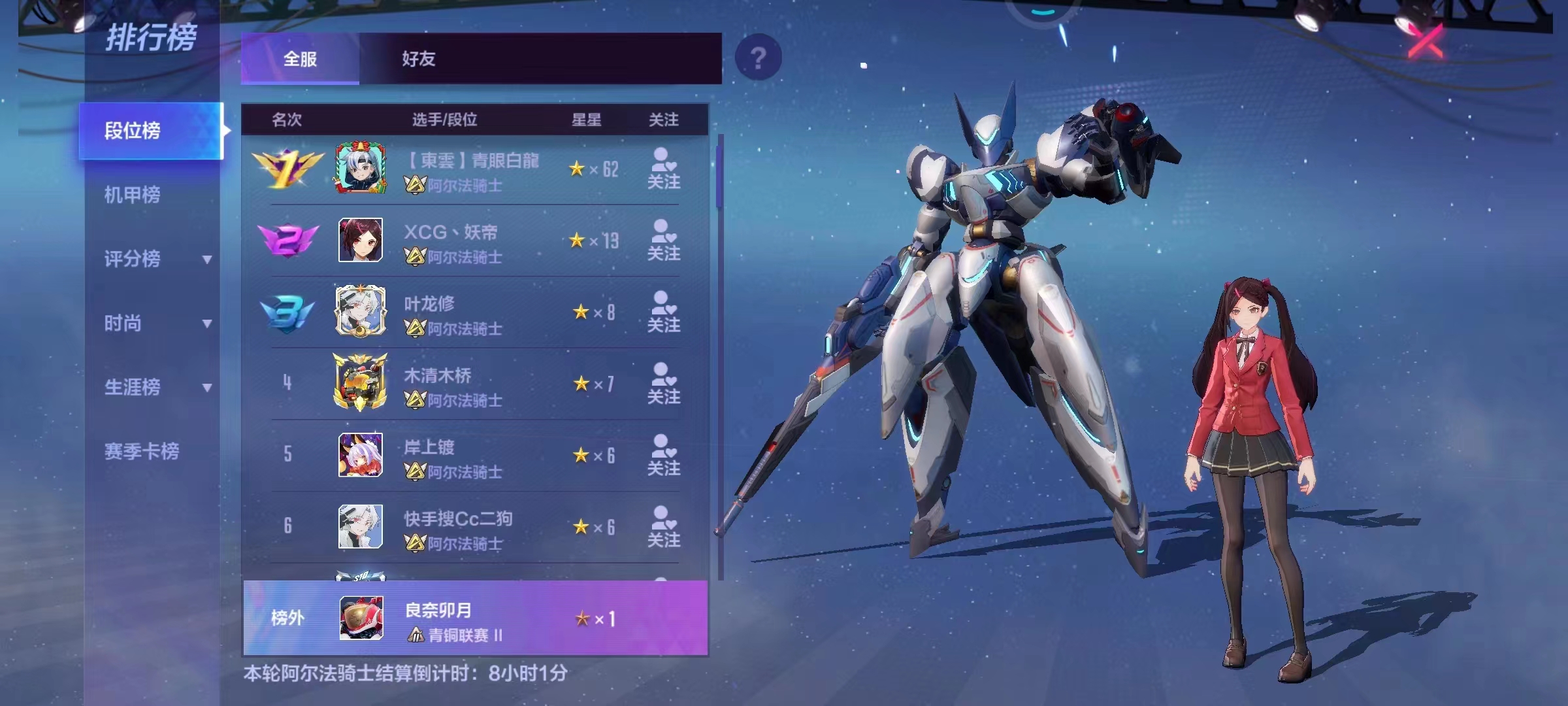Click the avatar of player 岸上镀
The height and width of the screenshot is (706, 1568).
pyautogui.click(x=360, y=455)
